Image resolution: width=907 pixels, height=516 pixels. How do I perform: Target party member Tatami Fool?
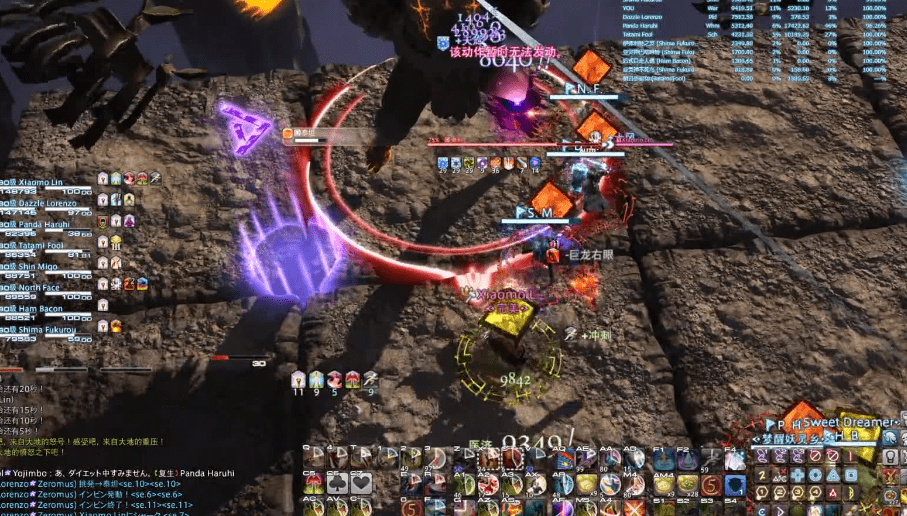coord(40,245)
